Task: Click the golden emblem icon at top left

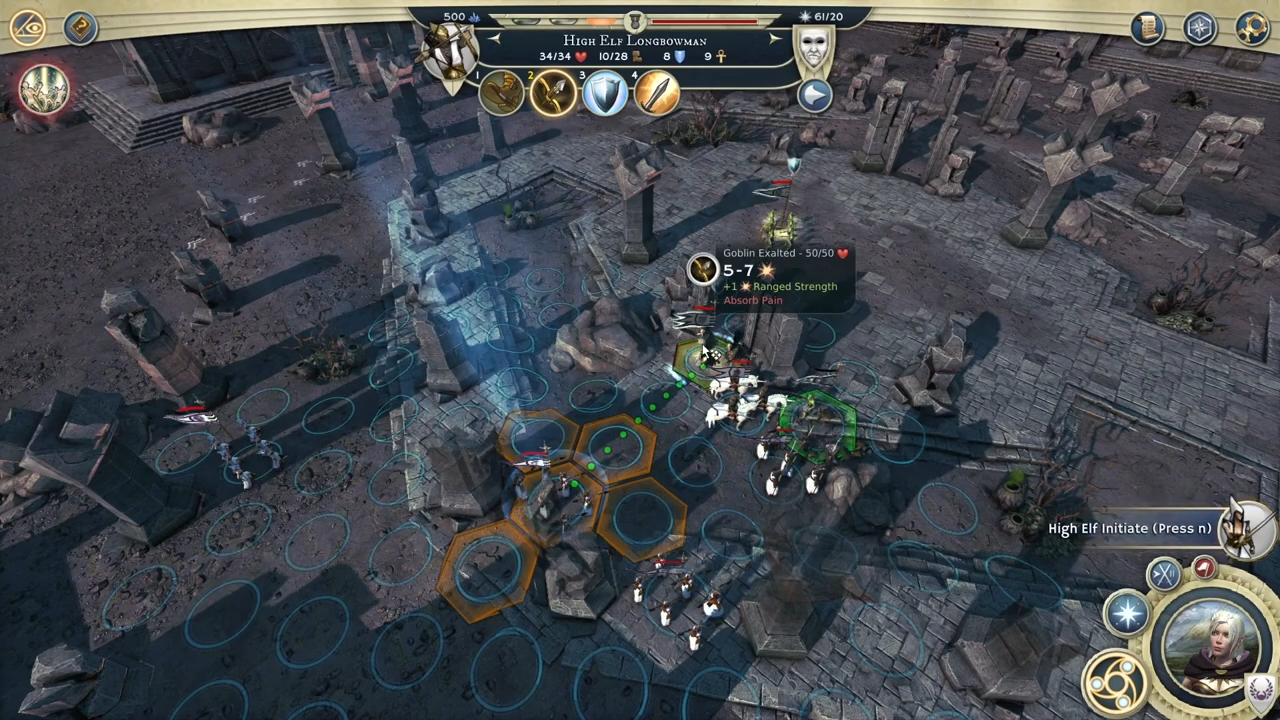Action: (x=30, y=28)
